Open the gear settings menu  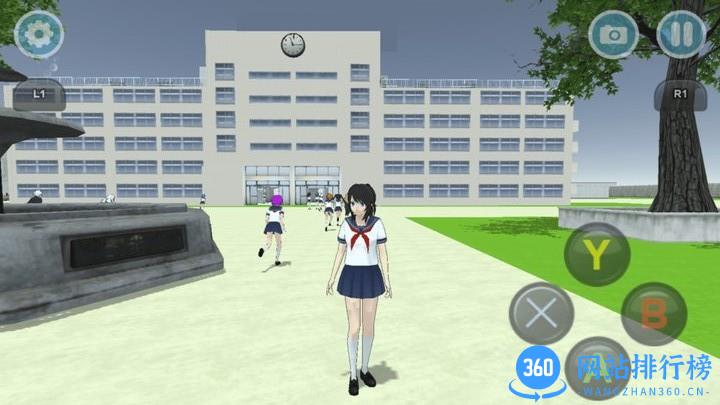tap(39, 35)
